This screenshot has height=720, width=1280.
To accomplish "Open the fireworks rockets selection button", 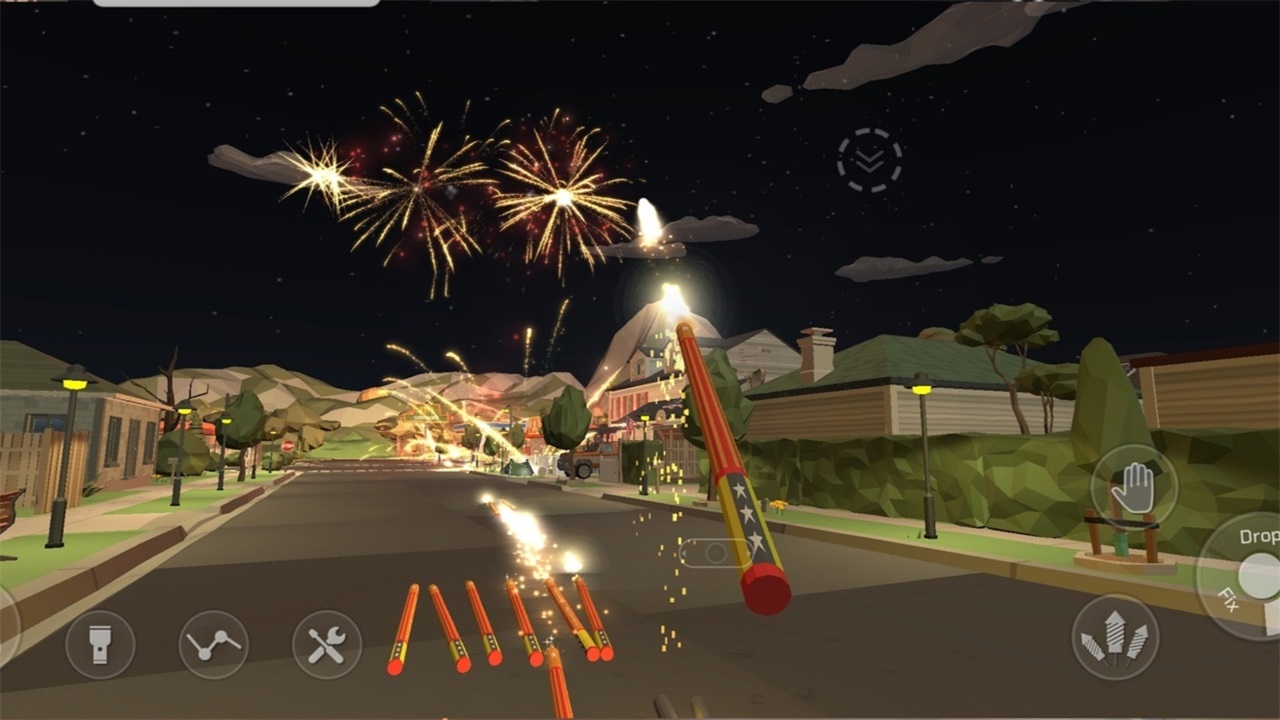I will (x=1115, y=637).
